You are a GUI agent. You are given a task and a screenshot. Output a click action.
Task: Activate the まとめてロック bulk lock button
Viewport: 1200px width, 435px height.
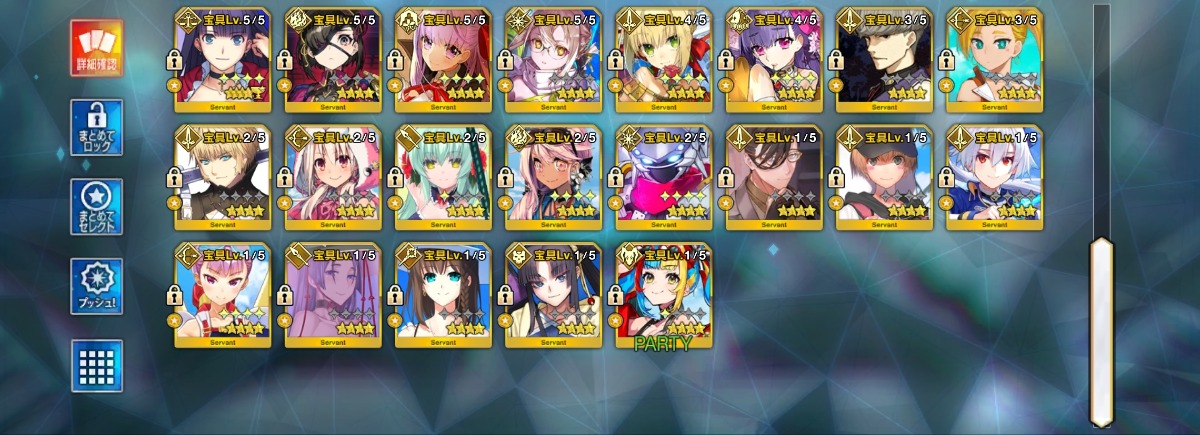tap(97, 127)
